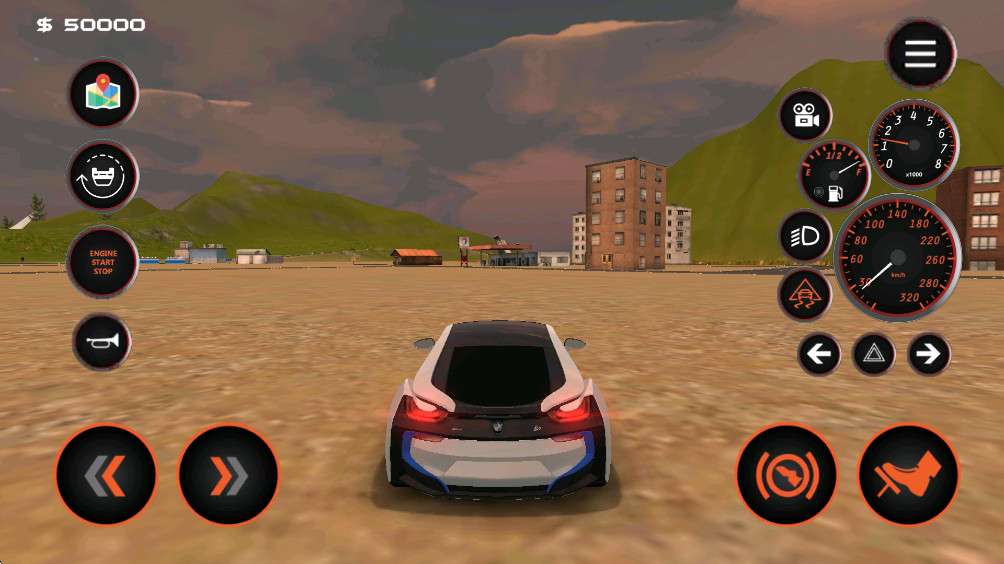Open the hamburger menu
This screenshot has height=564, width=1004.
[920, 54]
